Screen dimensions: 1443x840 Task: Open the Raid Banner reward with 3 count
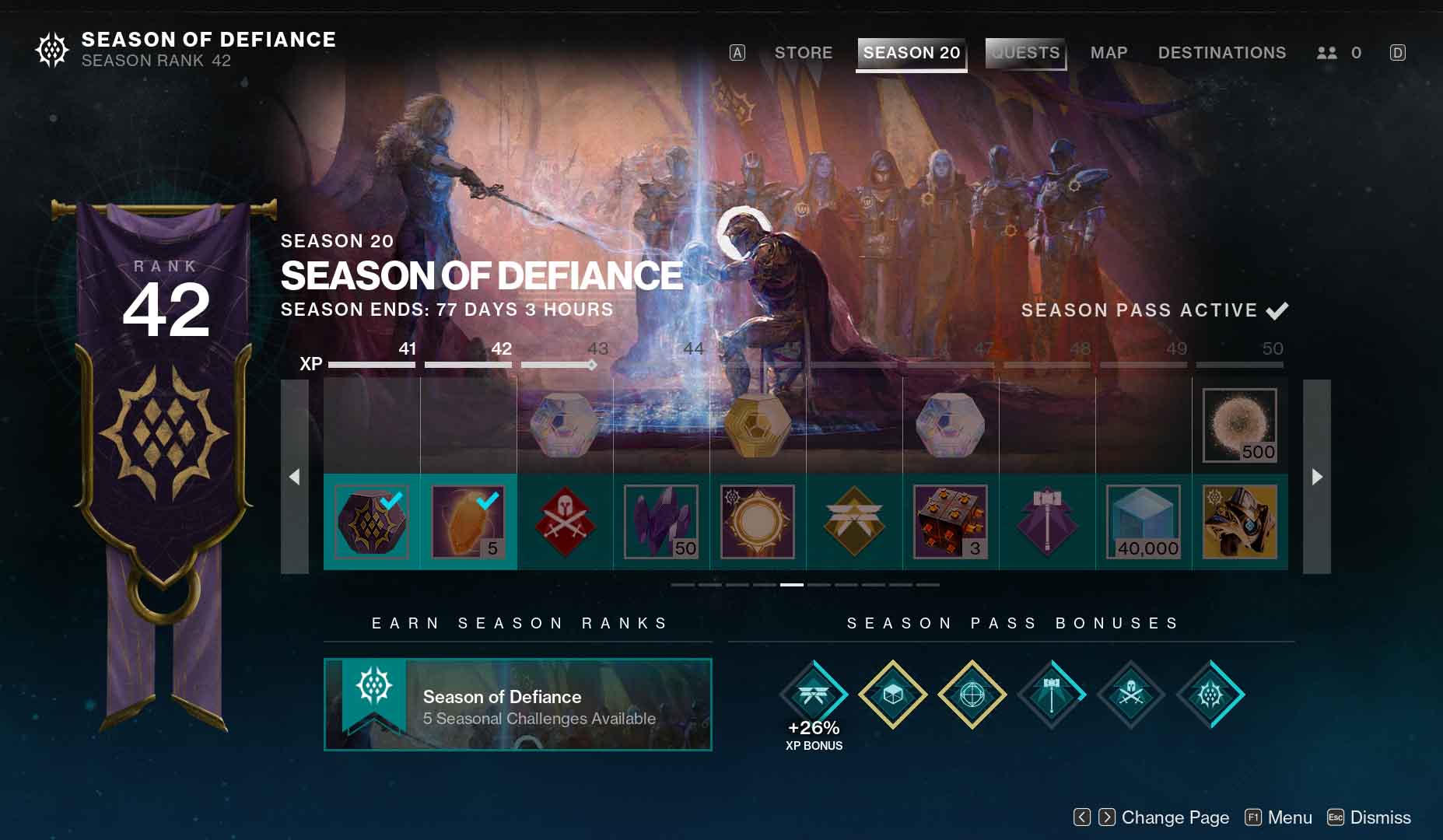coord(949,521)
